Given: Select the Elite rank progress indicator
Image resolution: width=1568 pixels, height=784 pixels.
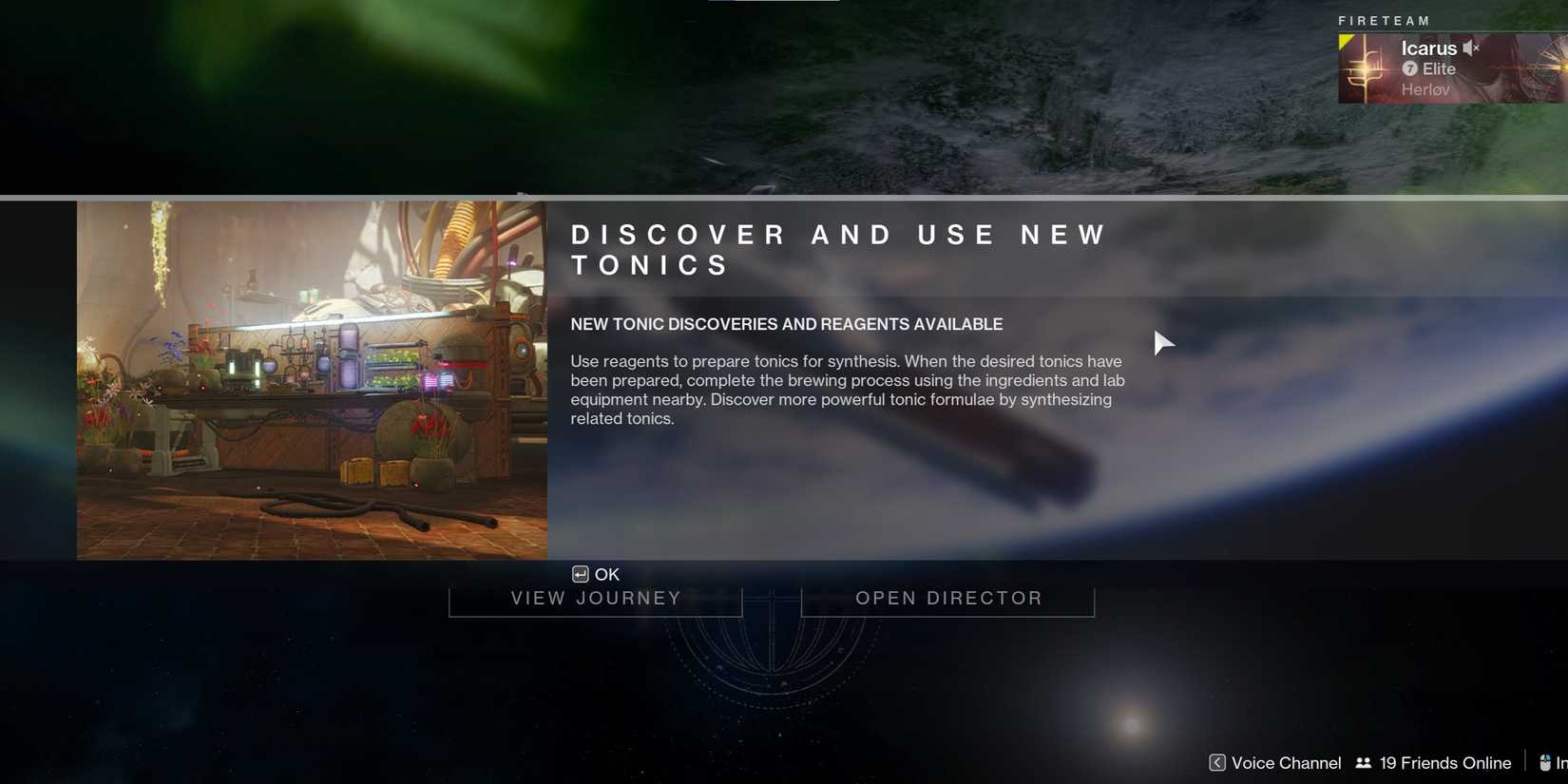Looking at the screenshot, I should (1440, 68).
